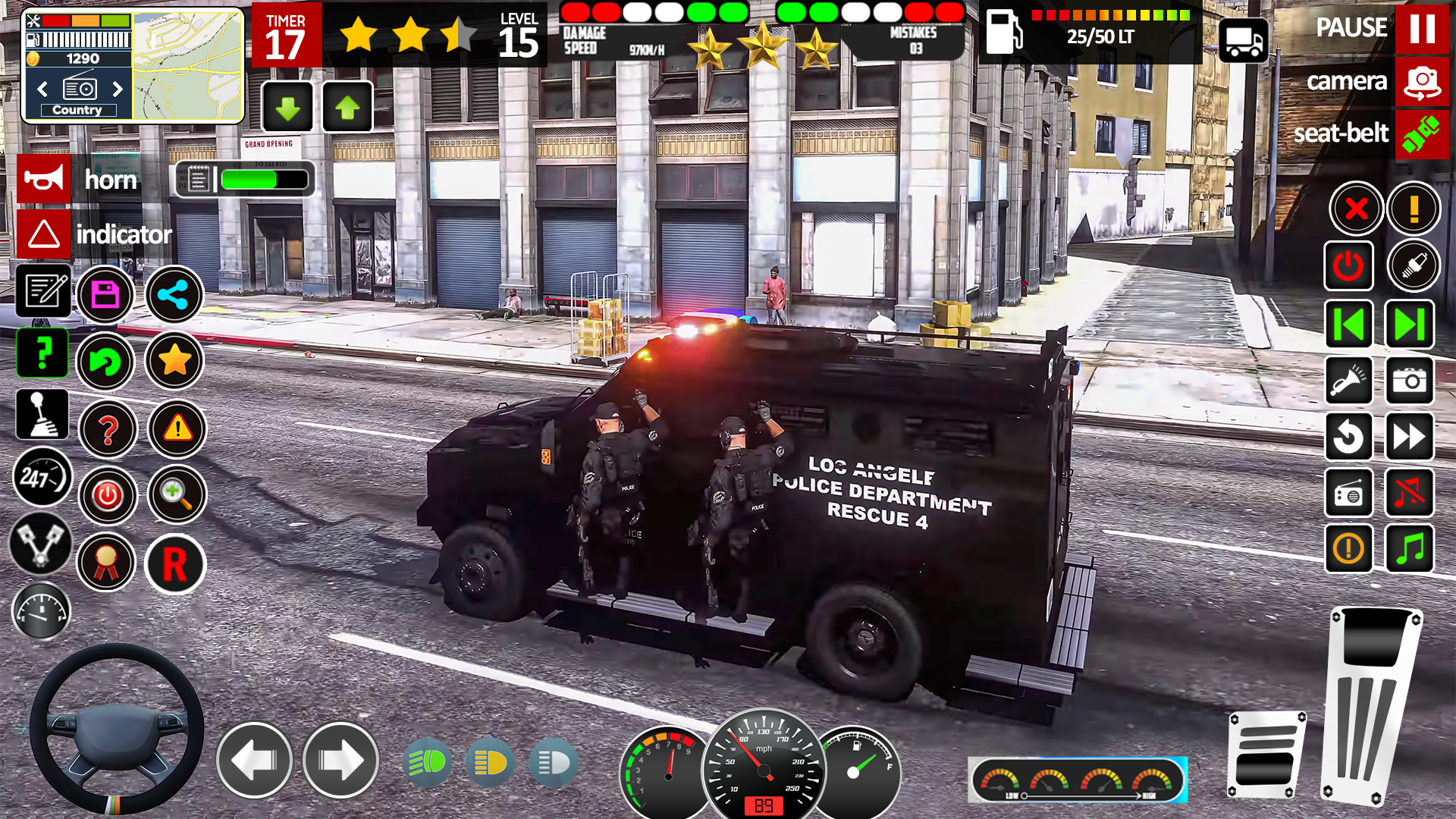
Task: Switch to the next radio station
Action: [1409, 323]
